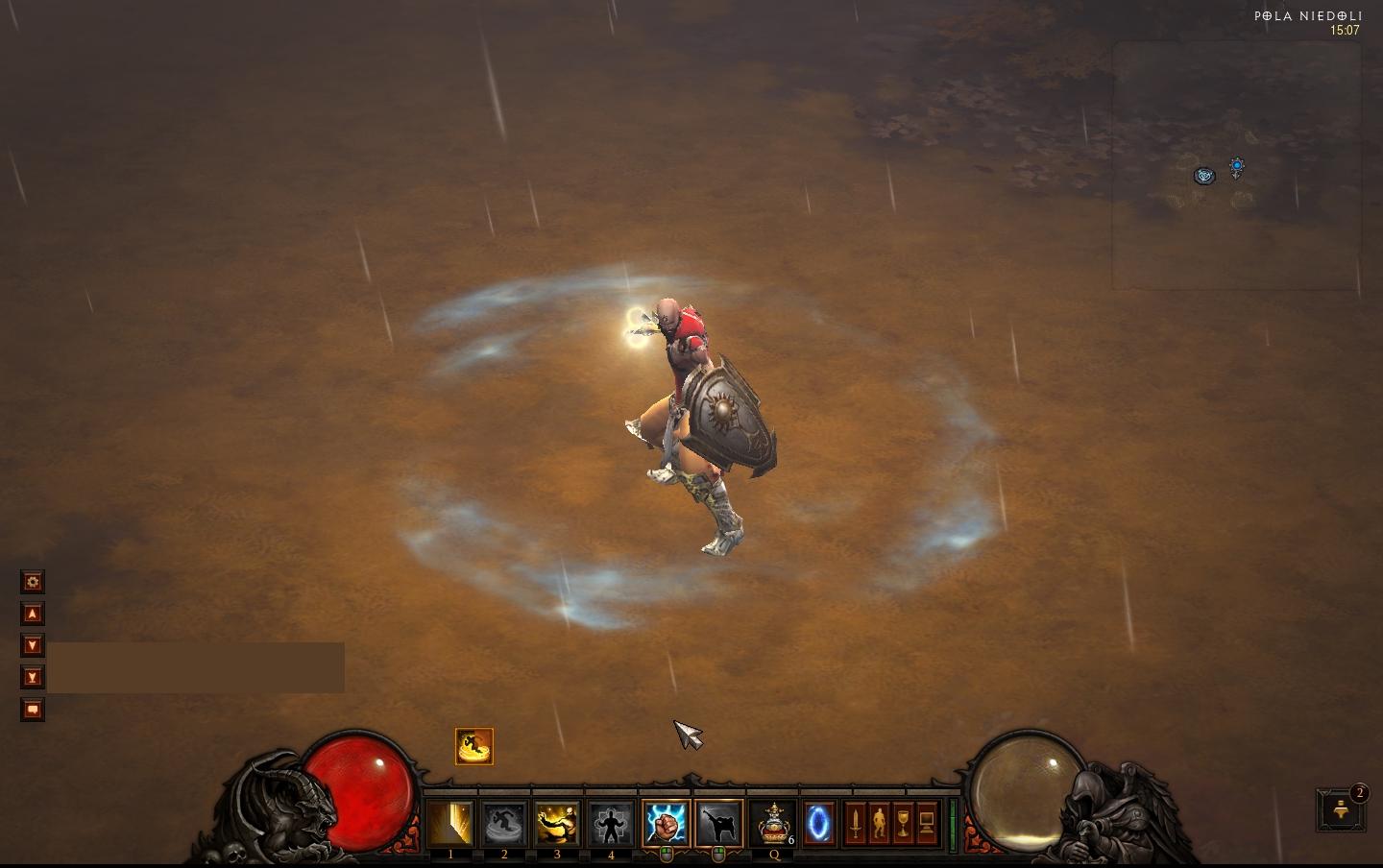
Task: Open the quests chalice button
Action: click(903, 824)
